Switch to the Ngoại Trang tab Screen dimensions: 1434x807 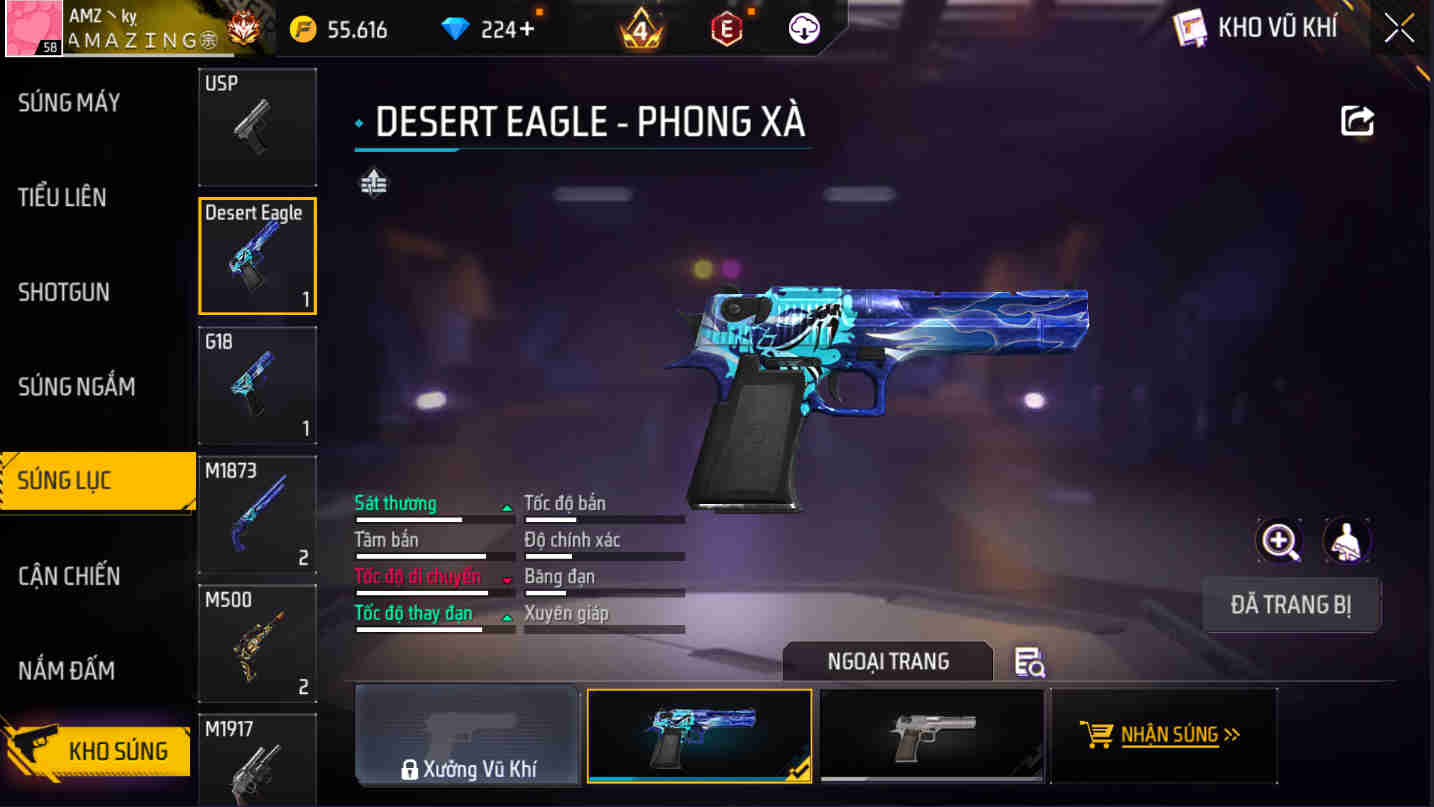(886, 661)
